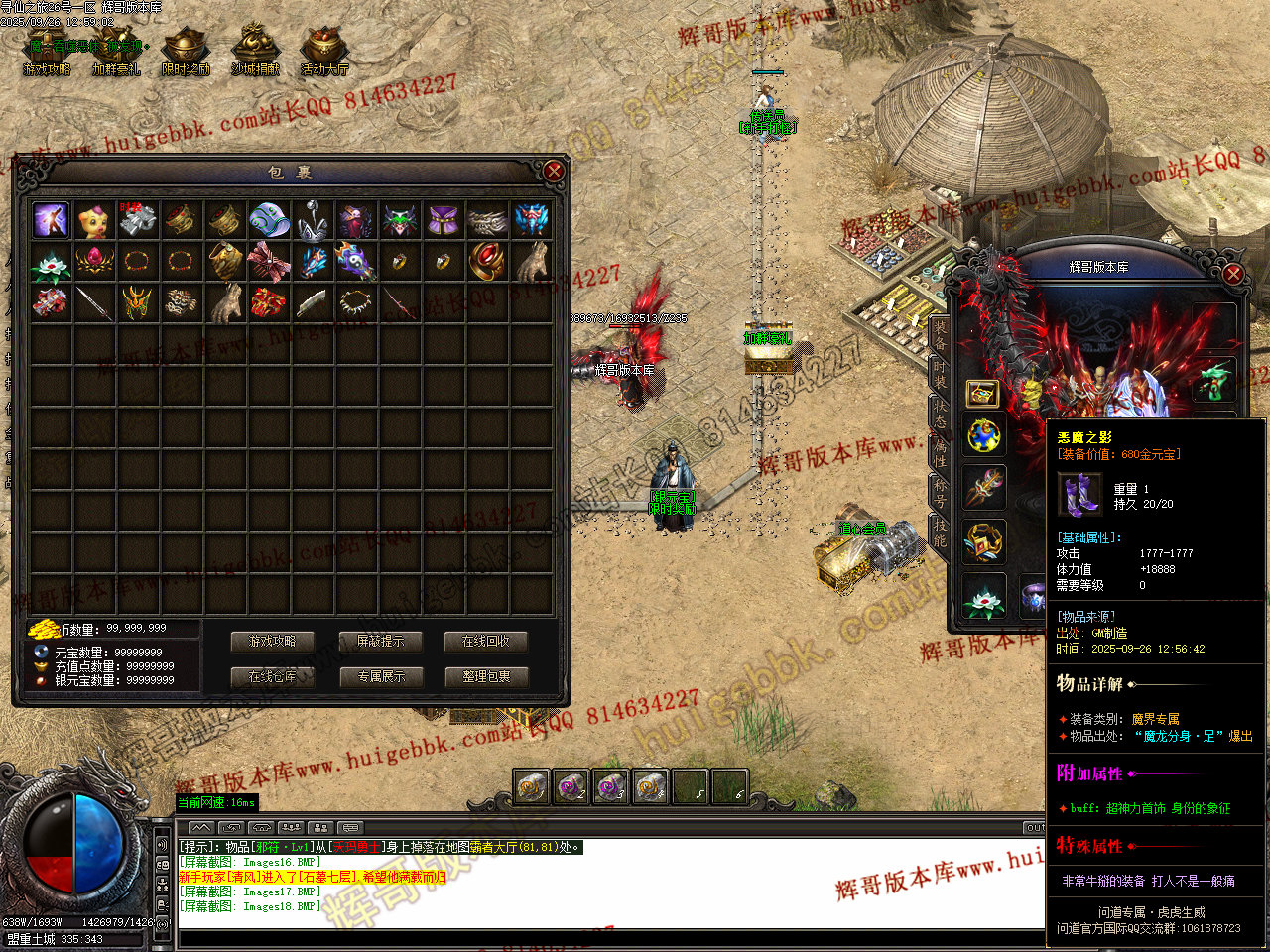
Task: Switch to the 称号 title tab
Action: (939, 493)
